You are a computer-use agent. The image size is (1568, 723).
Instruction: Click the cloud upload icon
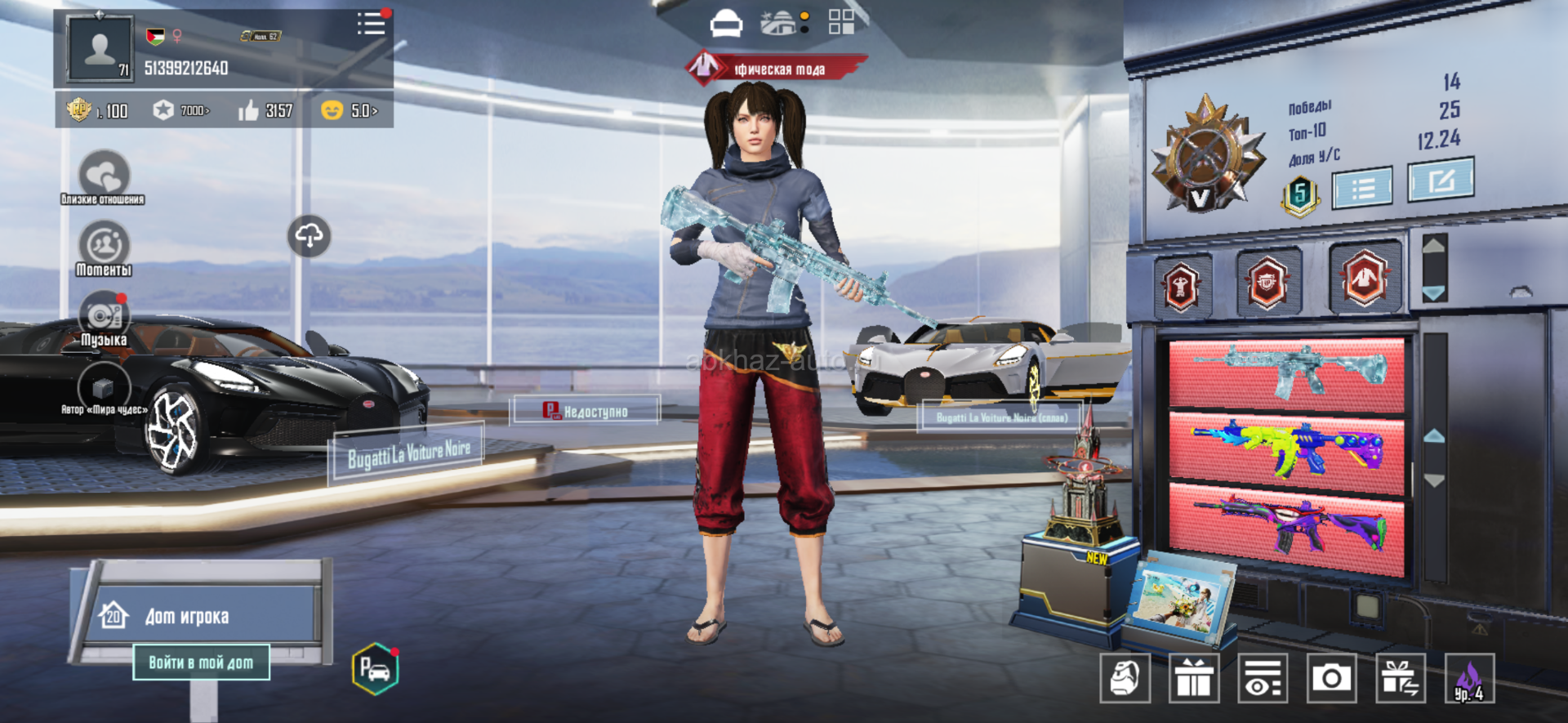[310, 236]
